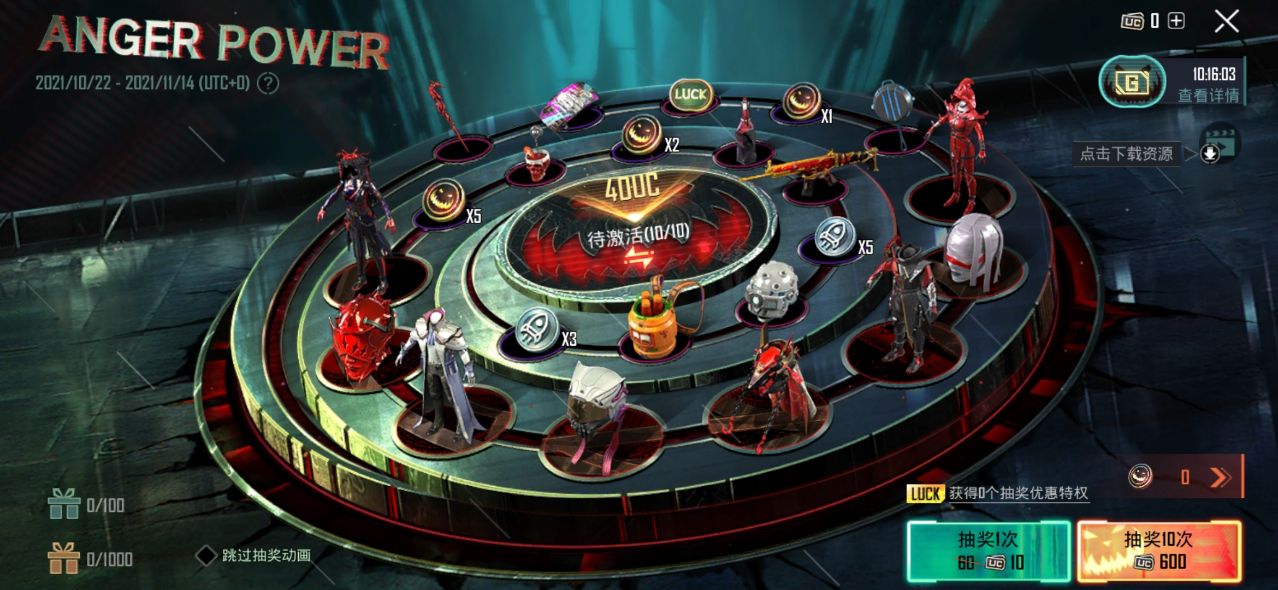The height and width of the screenshot is (590, 1278).
Task: Open the pumpkin token exchange arrow
Action: click(x=1219, y=477)
